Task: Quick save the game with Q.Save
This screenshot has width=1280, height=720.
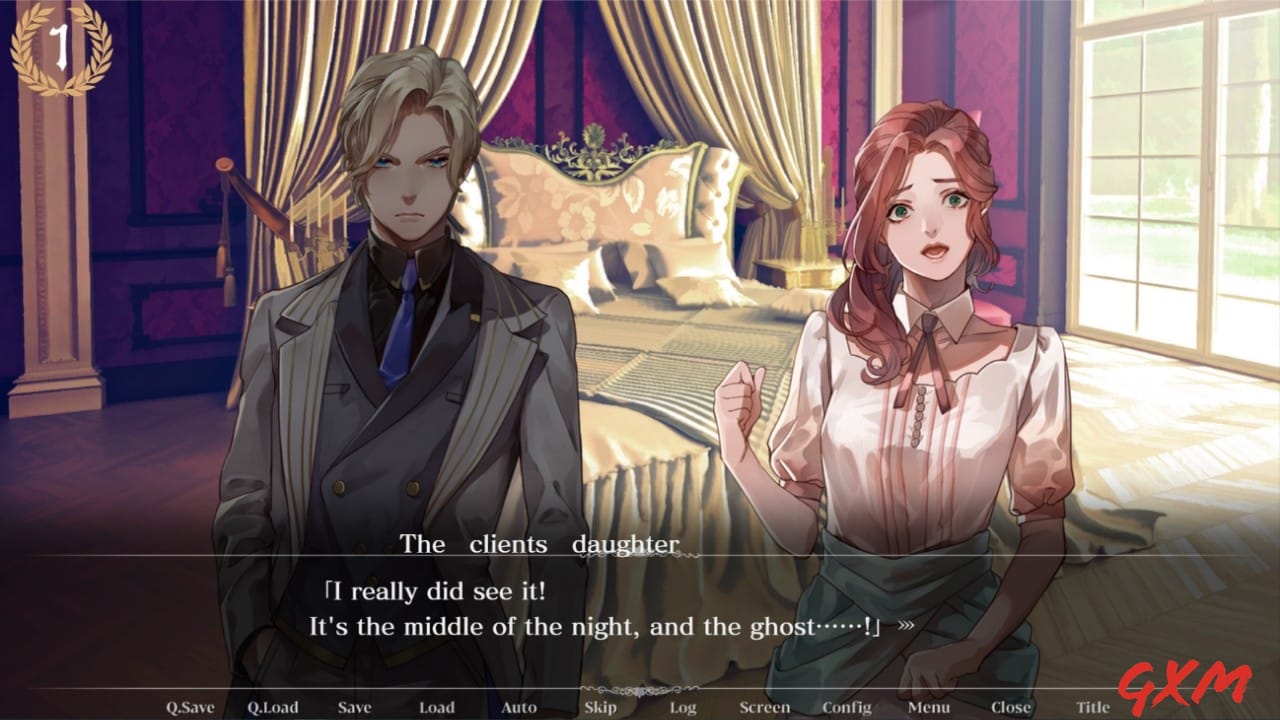Action: coord(189,706)
